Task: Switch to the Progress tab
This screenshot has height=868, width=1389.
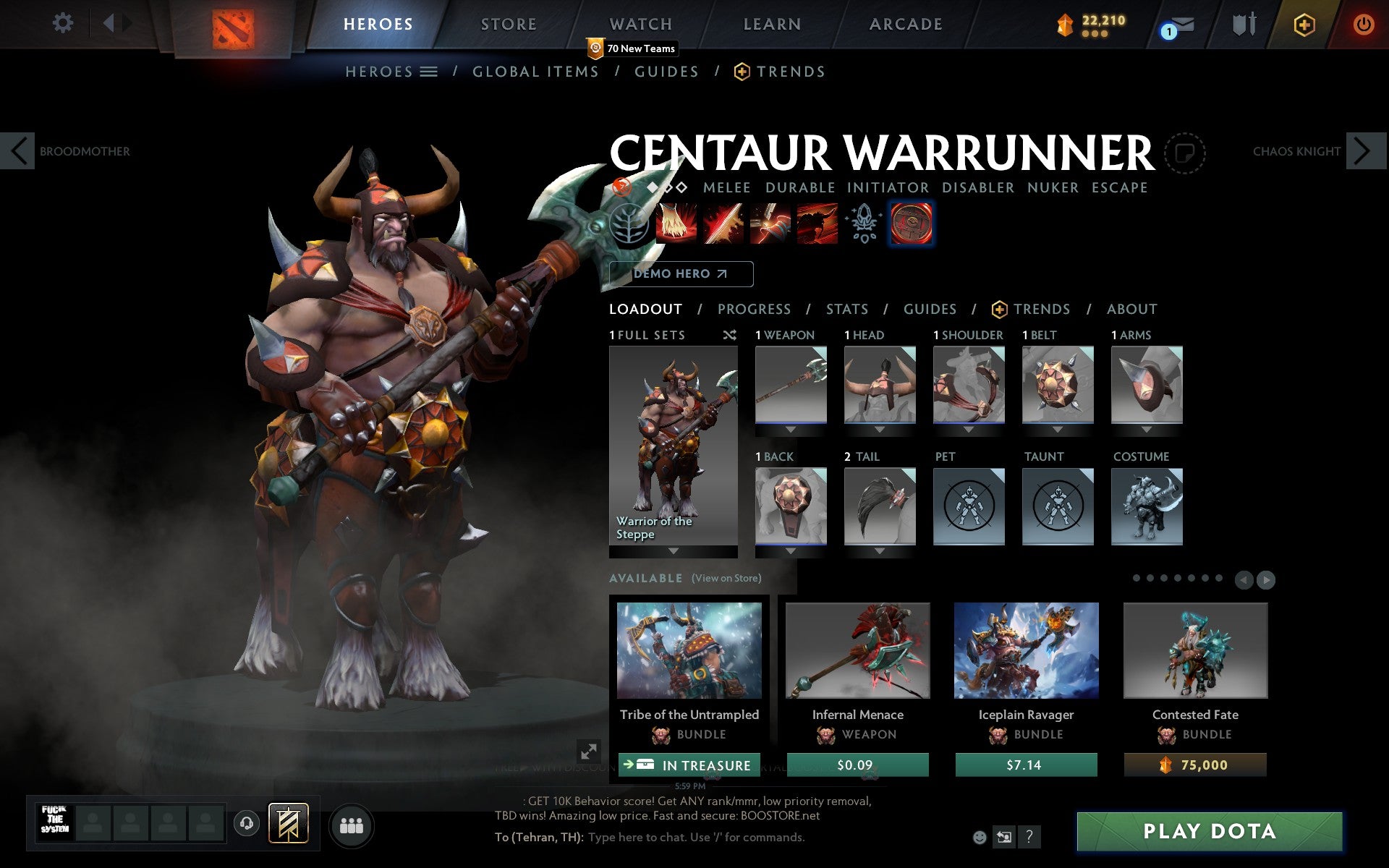Action: (753, 309)
